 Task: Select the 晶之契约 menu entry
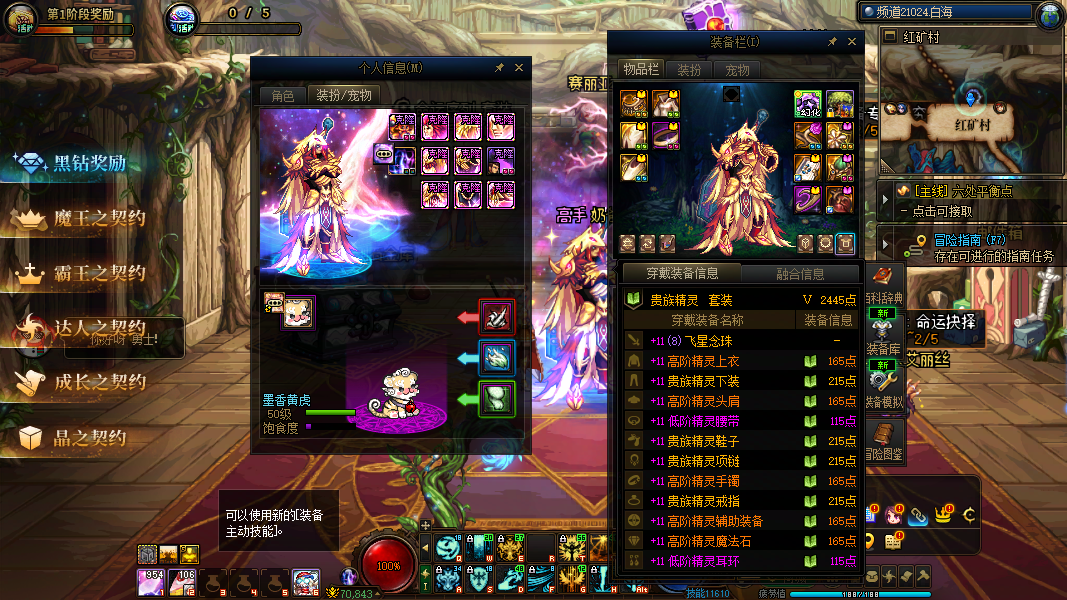[89, 438]
